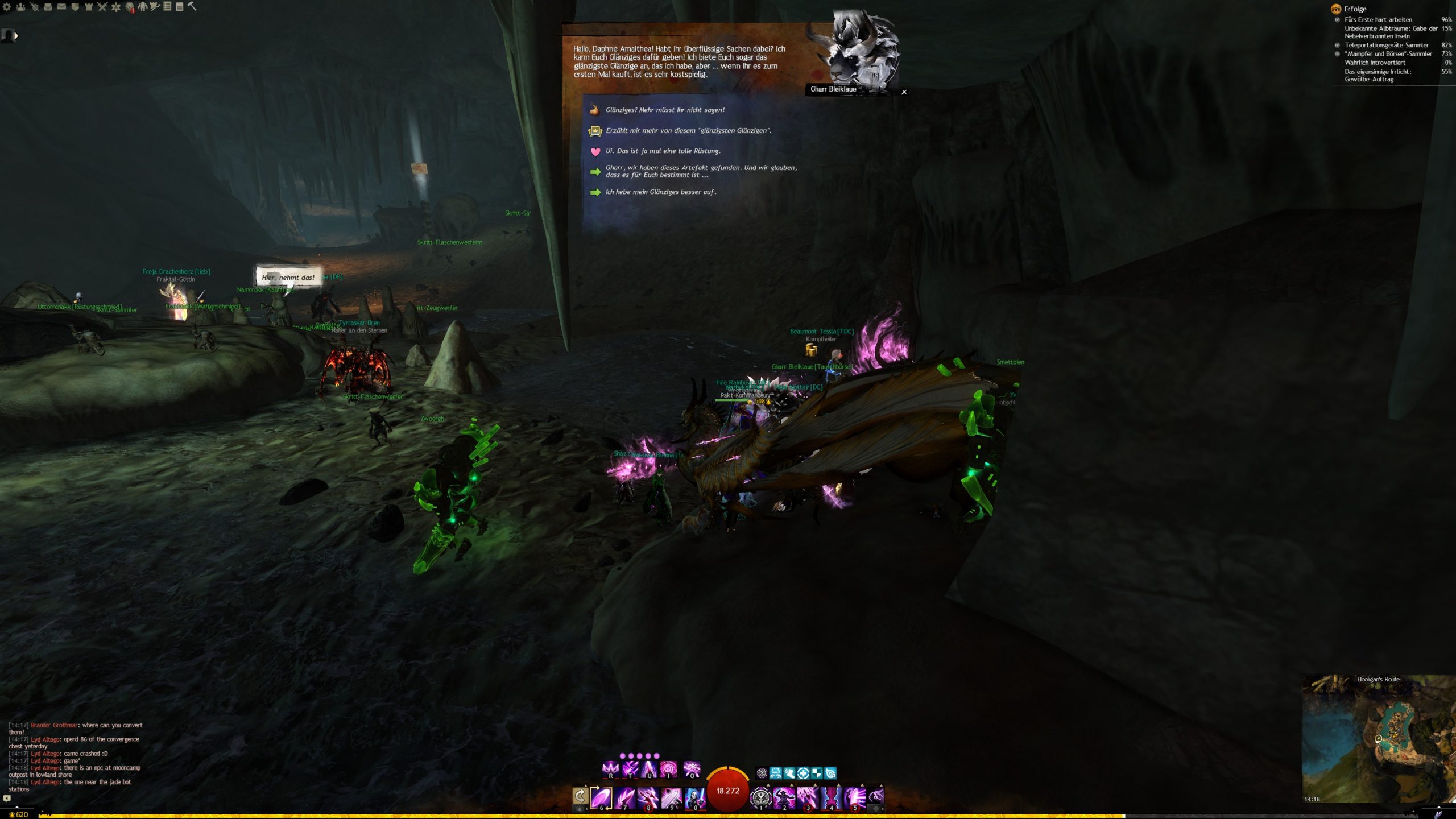
Task: Choose reply 'Glänziges? Mehr müsst Ihr nicht sagen!'
Action: (664, 110)
